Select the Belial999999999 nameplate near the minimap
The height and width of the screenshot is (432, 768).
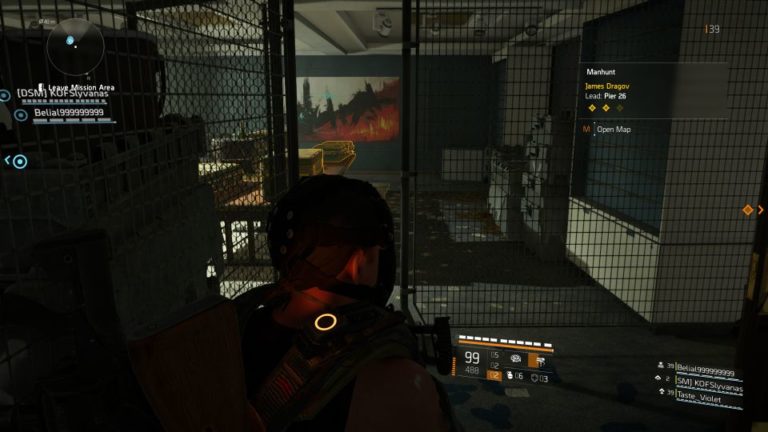[70, 114]
